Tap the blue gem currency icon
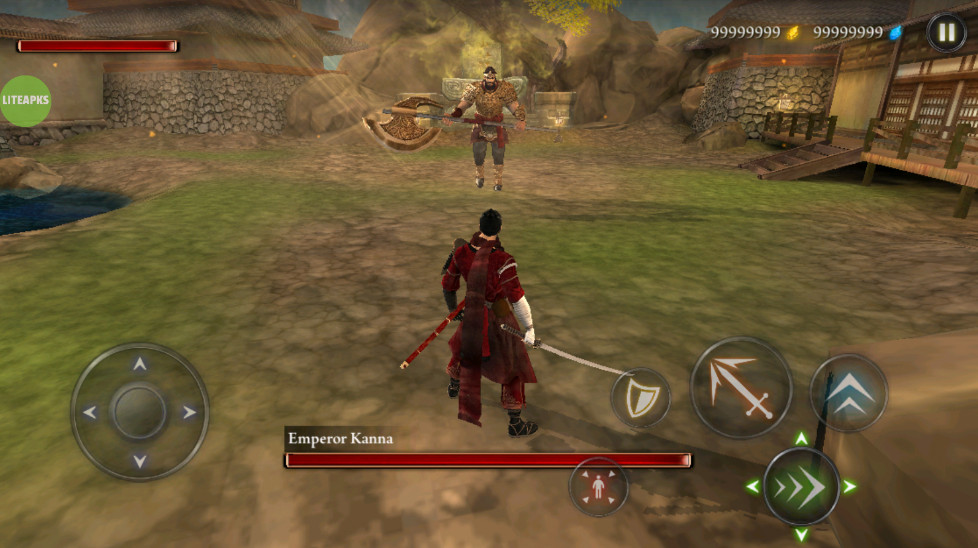978x548 pixels. tap(896, 33)
